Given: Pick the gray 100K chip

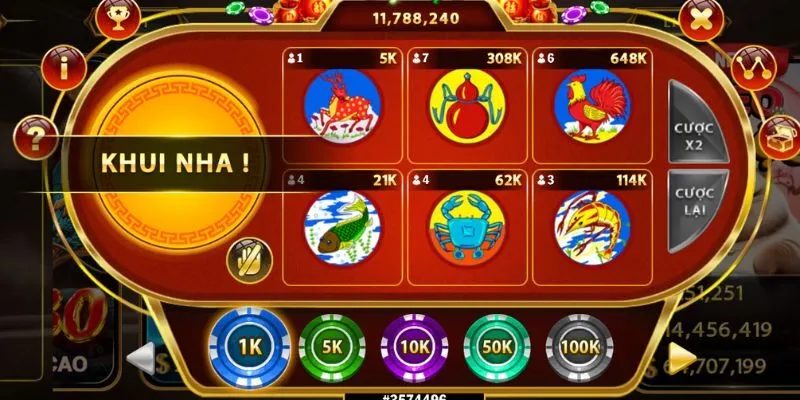Looking at the screenshot, I should pyautogui.click(x=580, y=347).
